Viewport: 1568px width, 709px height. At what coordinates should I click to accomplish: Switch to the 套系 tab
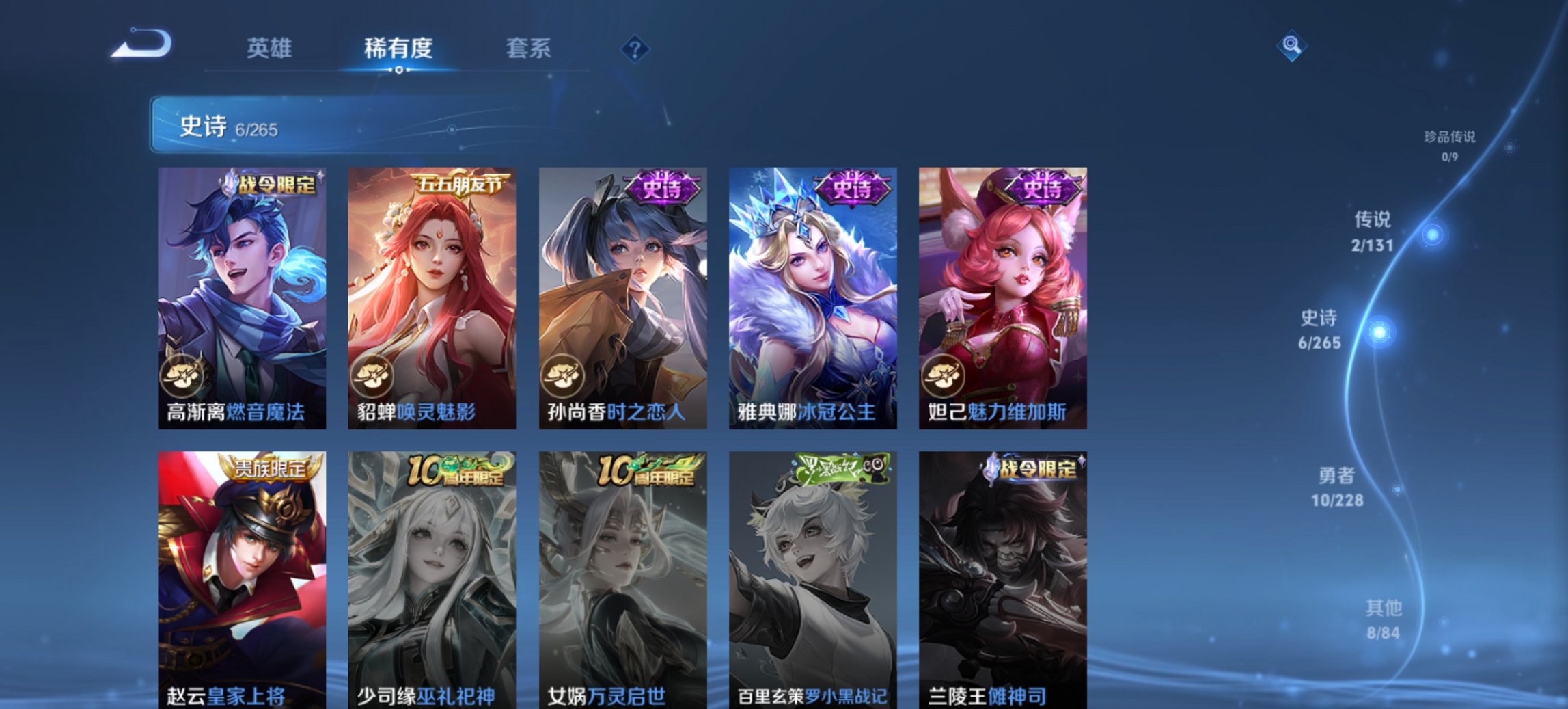click(x=528, y=48)
